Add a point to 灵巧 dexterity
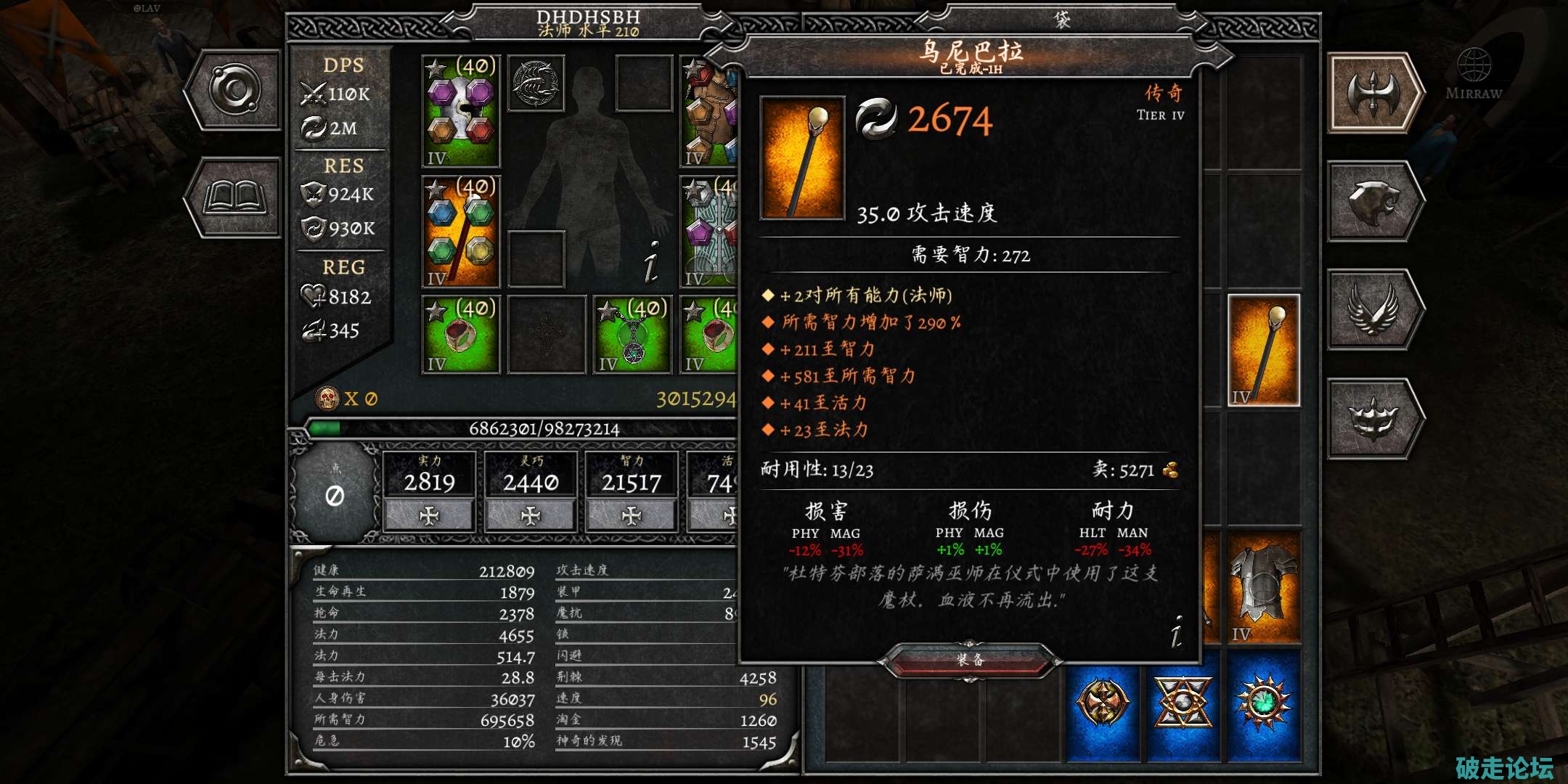Screen dimensions: 1568x784 tap(531, 515)
